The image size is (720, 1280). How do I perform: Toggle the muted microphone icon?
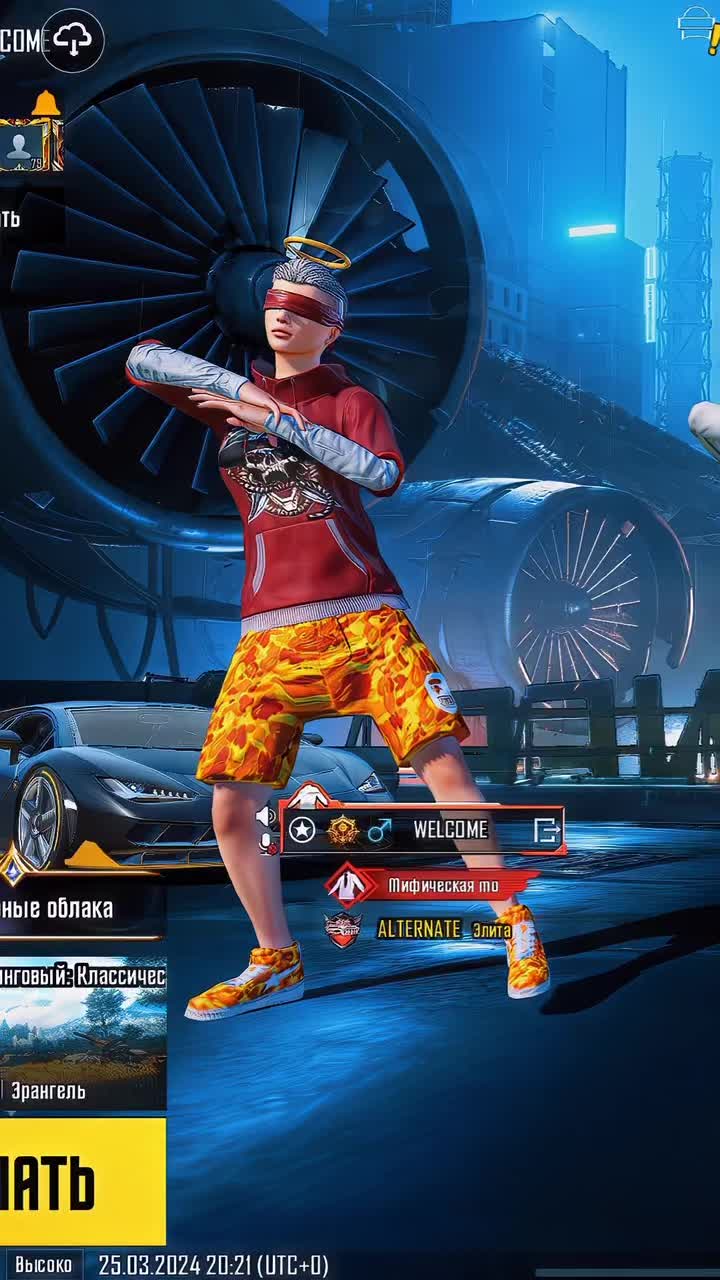click(268, 845)
